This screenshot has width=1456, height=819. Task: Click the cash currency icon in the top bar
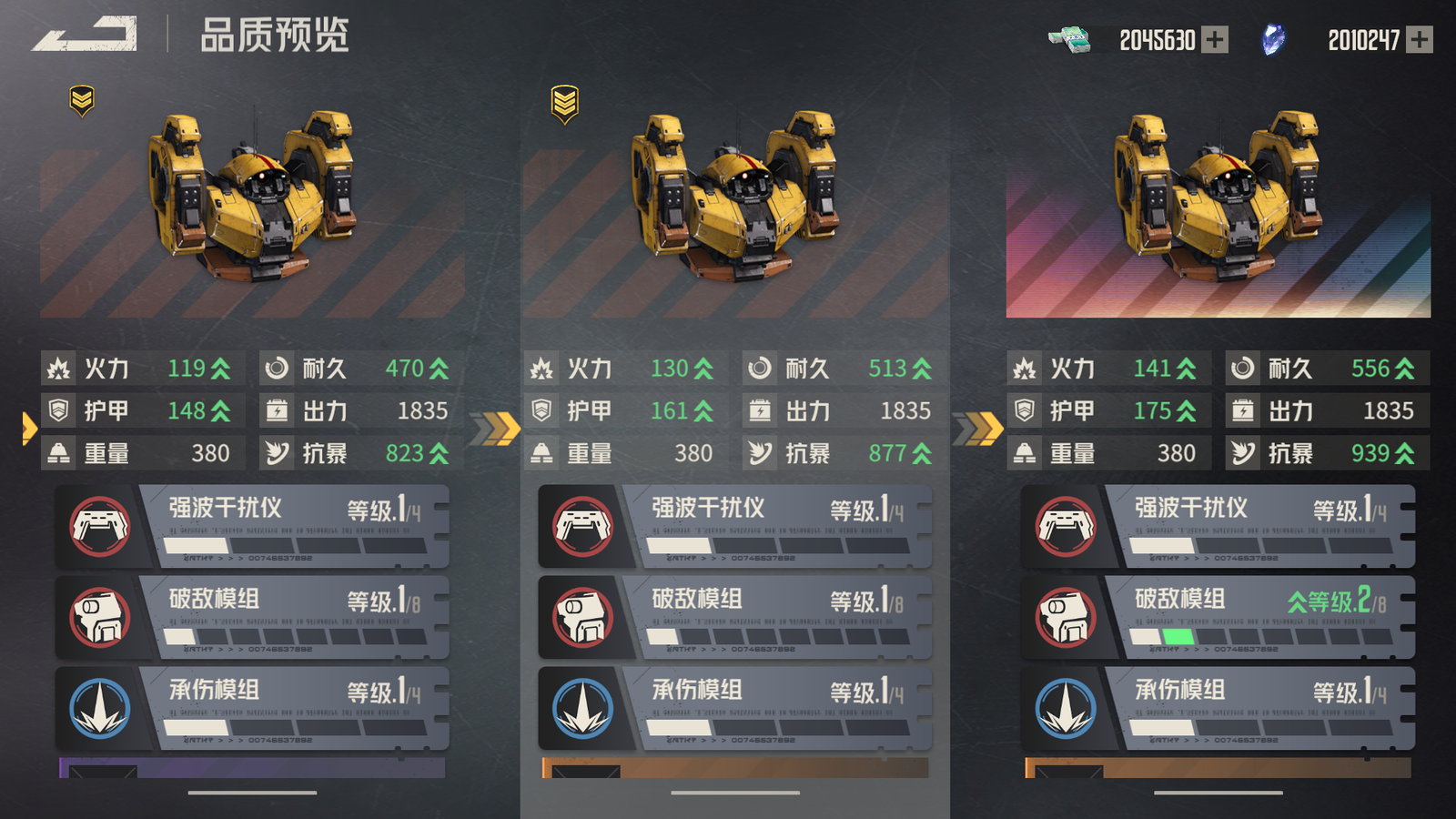(1069, 38)
